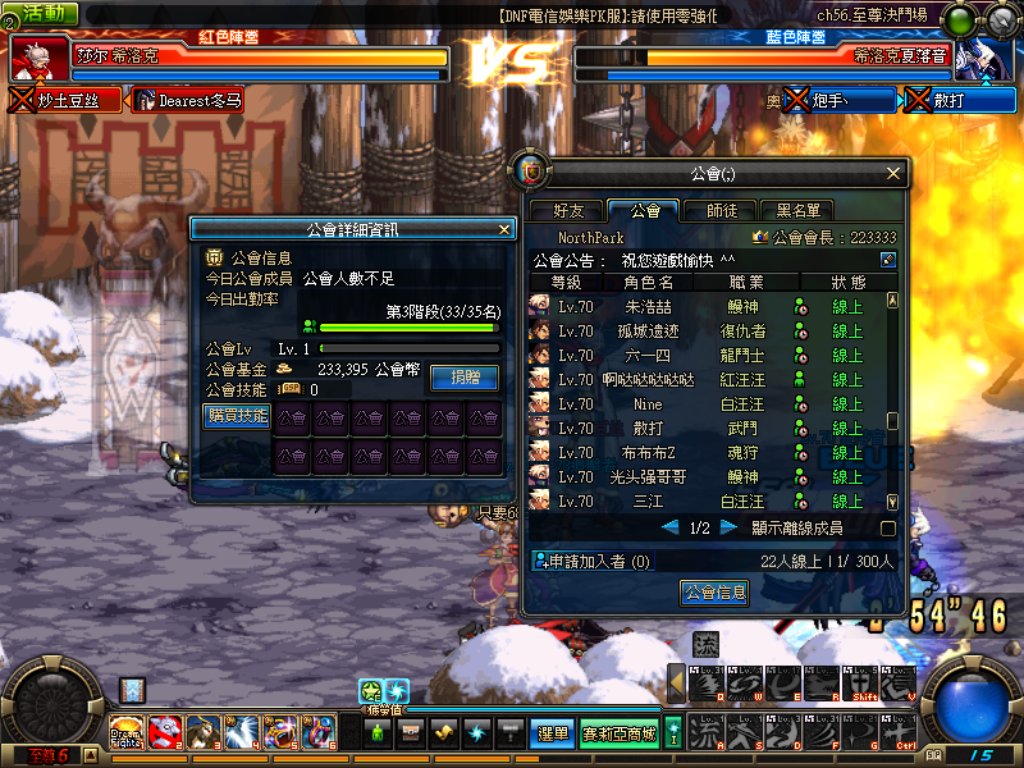Toggle the 顯示離線成員 offline members checkbox
Screen dimensions: 1024x768
coord(887,528)
